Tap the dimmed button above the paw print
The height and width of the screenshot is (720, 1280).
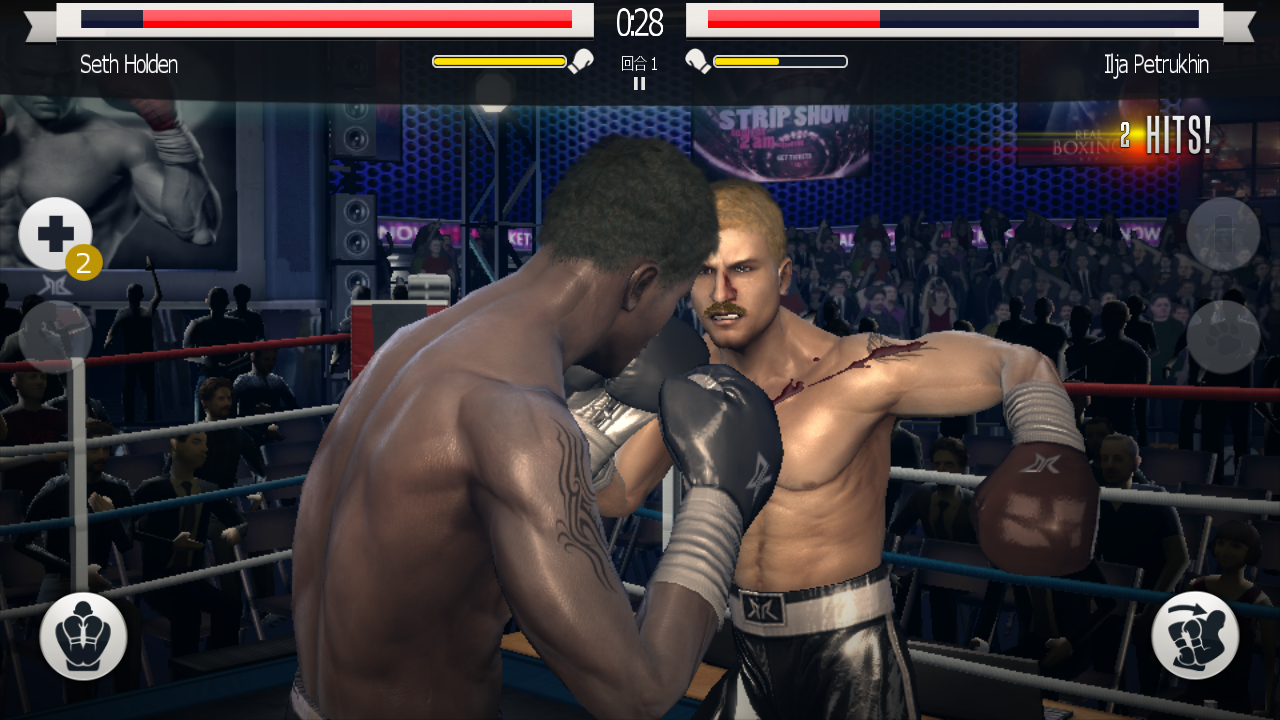point(1222,234)
